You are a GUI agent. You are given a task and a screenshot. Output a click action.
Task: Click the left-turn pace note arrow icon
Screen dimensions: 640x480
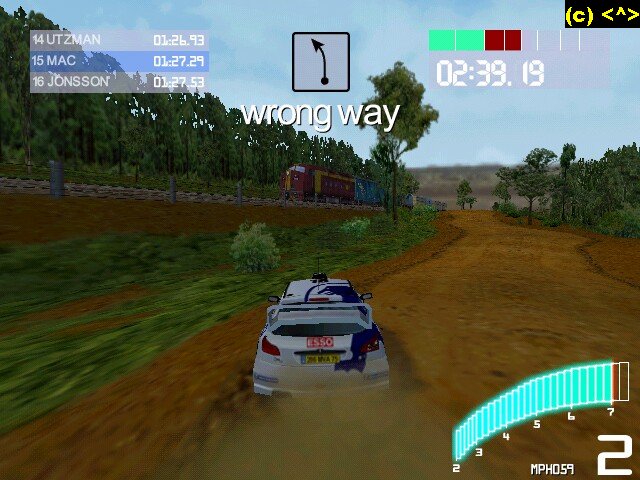[321, 62]
